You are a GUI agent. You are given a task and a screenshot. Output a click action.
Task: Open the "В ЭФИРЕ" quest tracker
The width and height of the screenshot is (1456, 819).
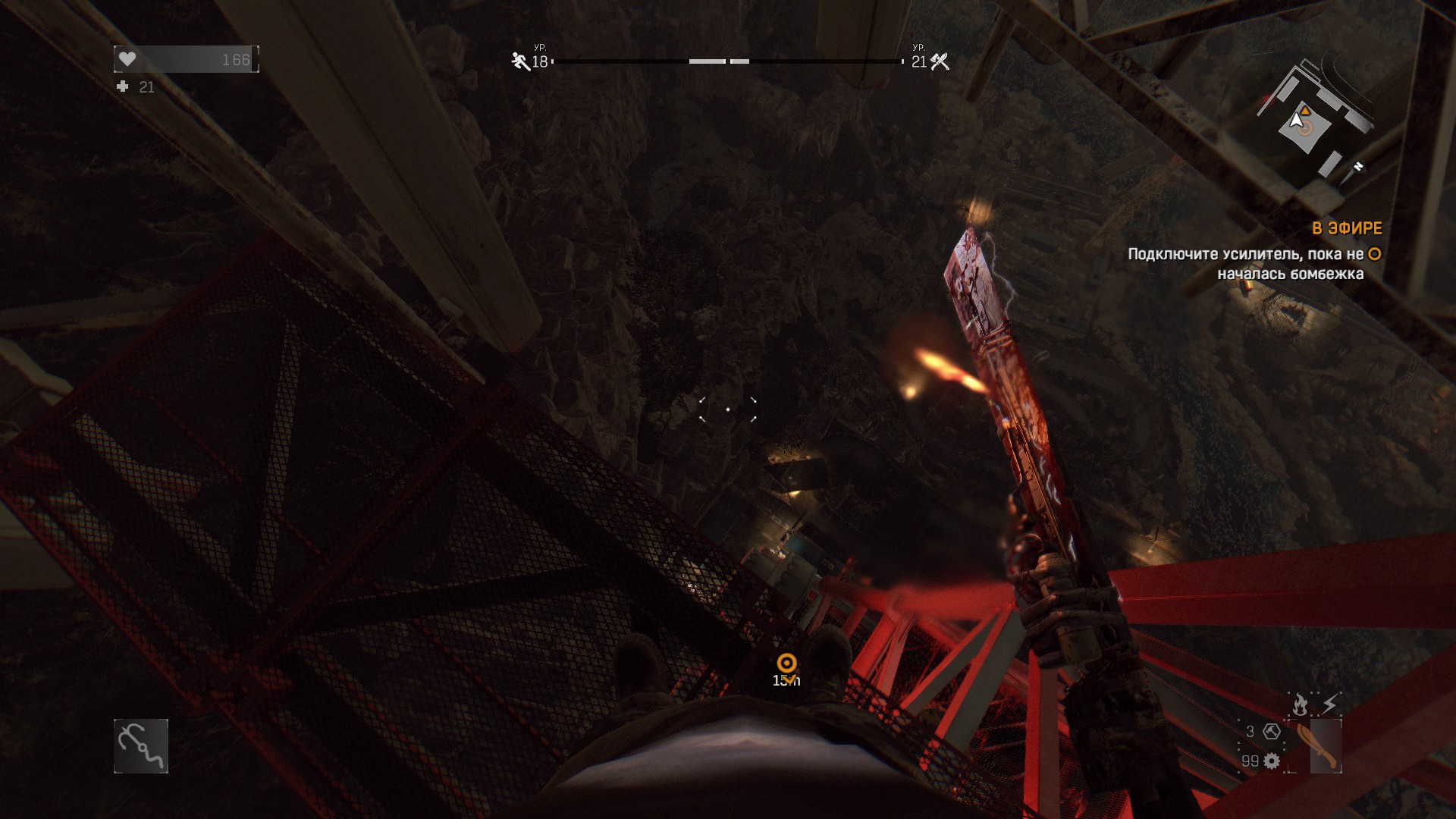(1347, 228)
